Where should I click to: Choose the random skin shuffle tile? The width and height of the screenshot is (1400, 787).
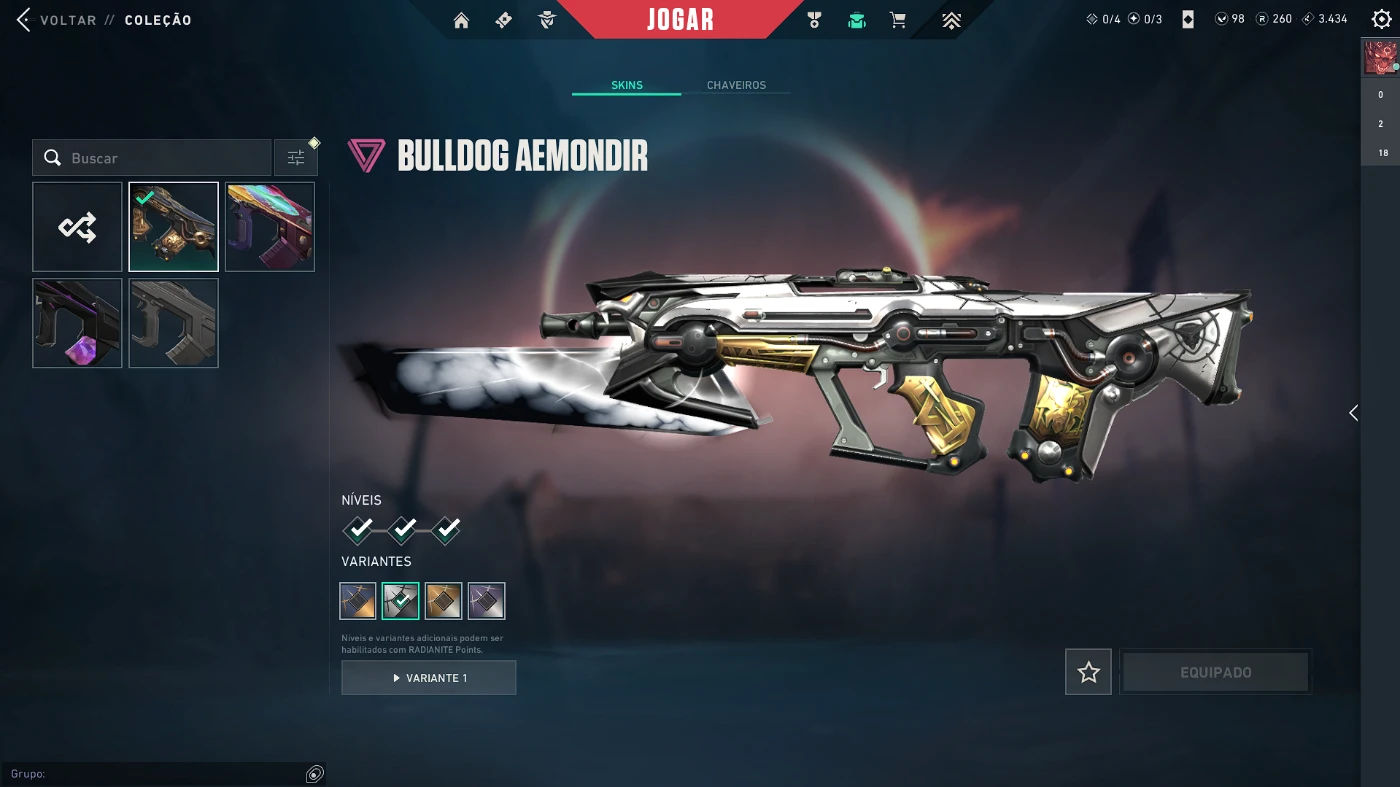coord(77,227)
